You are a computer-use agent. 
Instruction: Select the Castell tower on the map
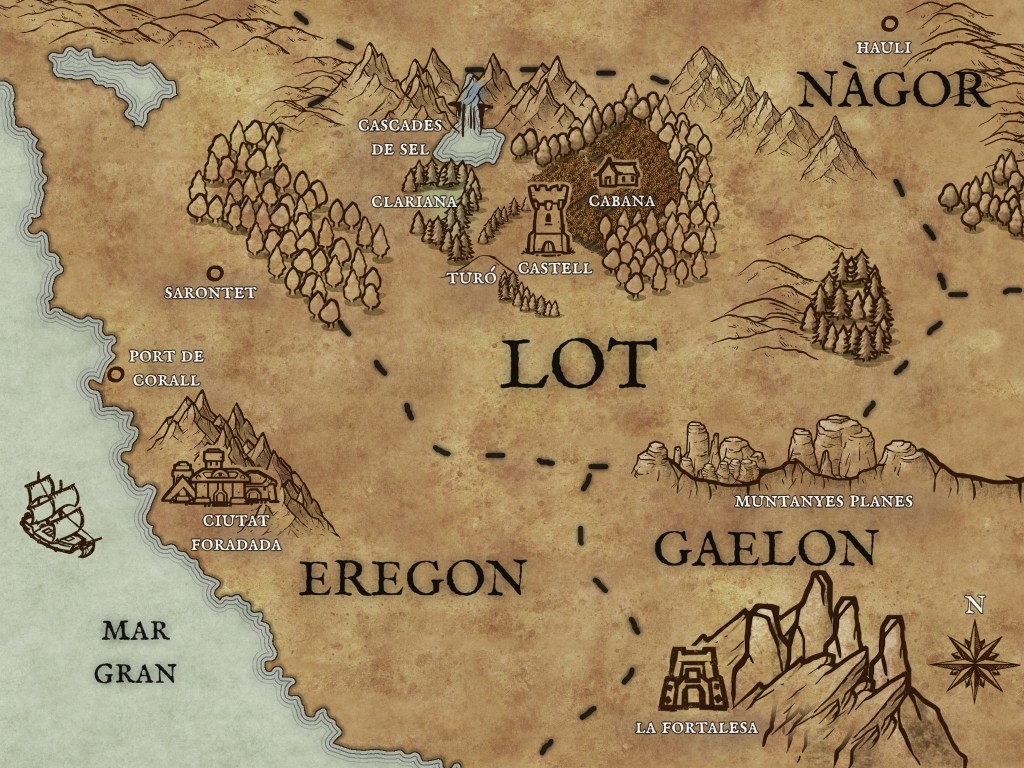(x=548, y=218)
